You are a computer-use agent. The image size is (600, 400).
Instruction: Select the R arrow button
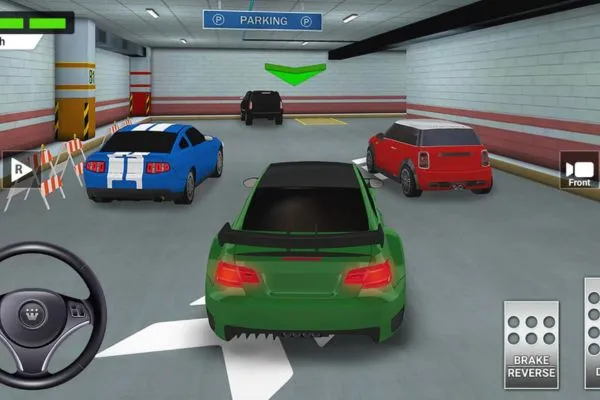[17, 170]
